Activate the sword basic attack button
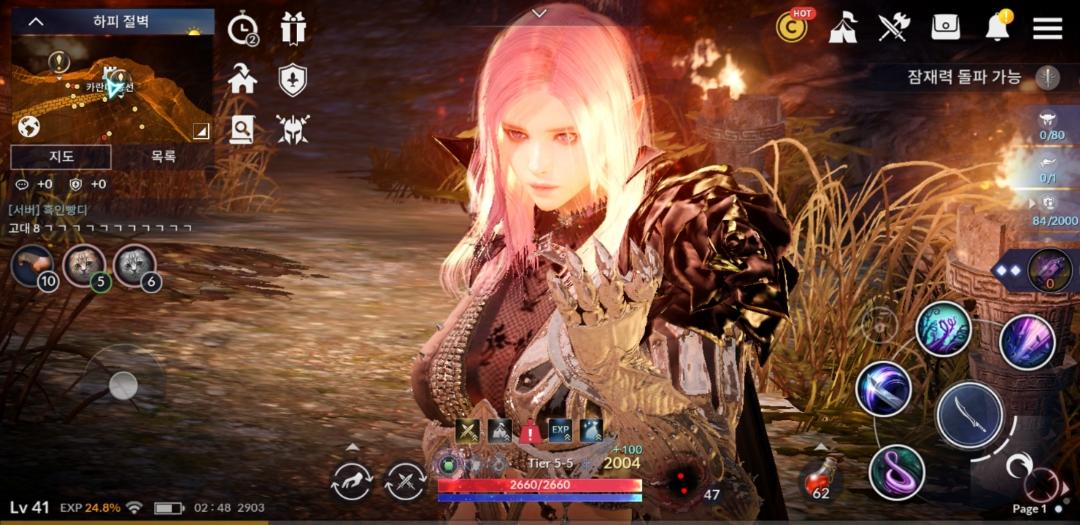The image size is (1080, 525). (x=969, y=415)
